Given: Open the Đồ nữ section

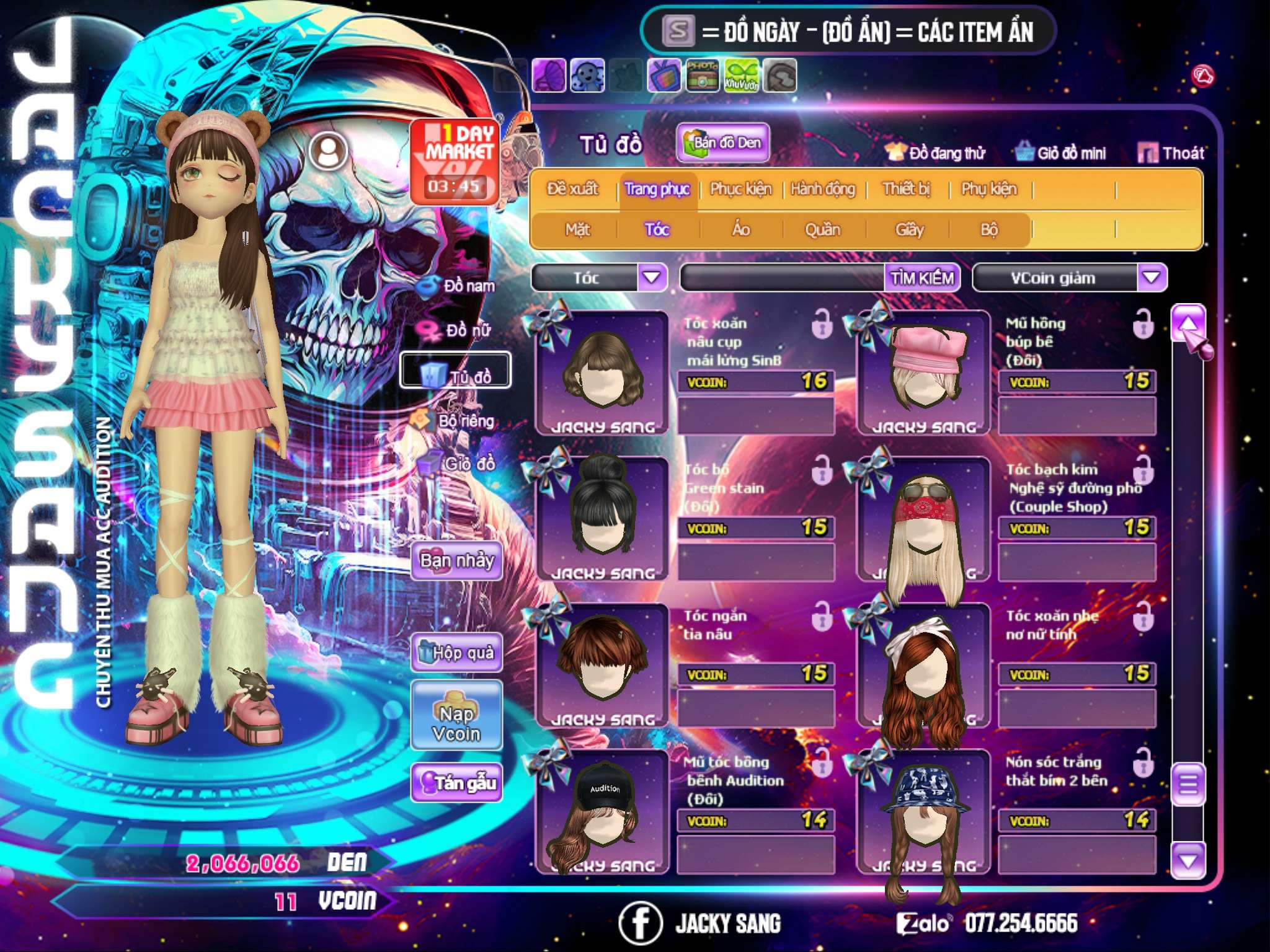Looking at the screenshot, I should click(458, 330).
